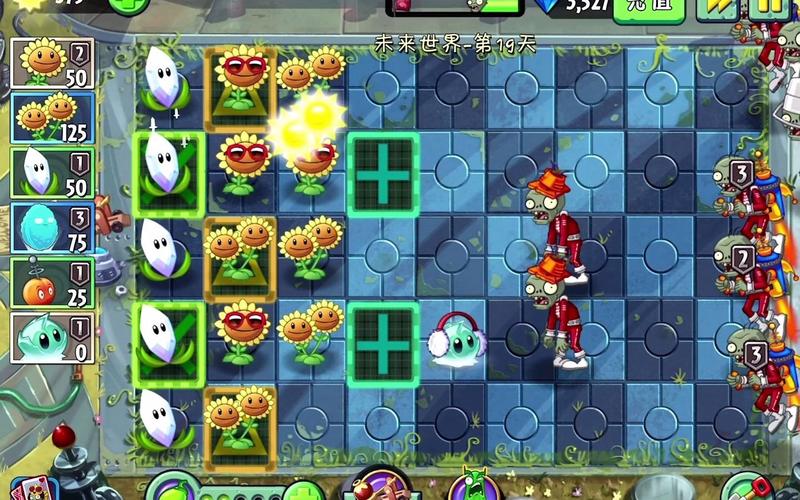Choose the Twin Sunflower seed packet costing 125
This screenshot has width=800, height=500.
pyautogui.click(x=52, y=118)
